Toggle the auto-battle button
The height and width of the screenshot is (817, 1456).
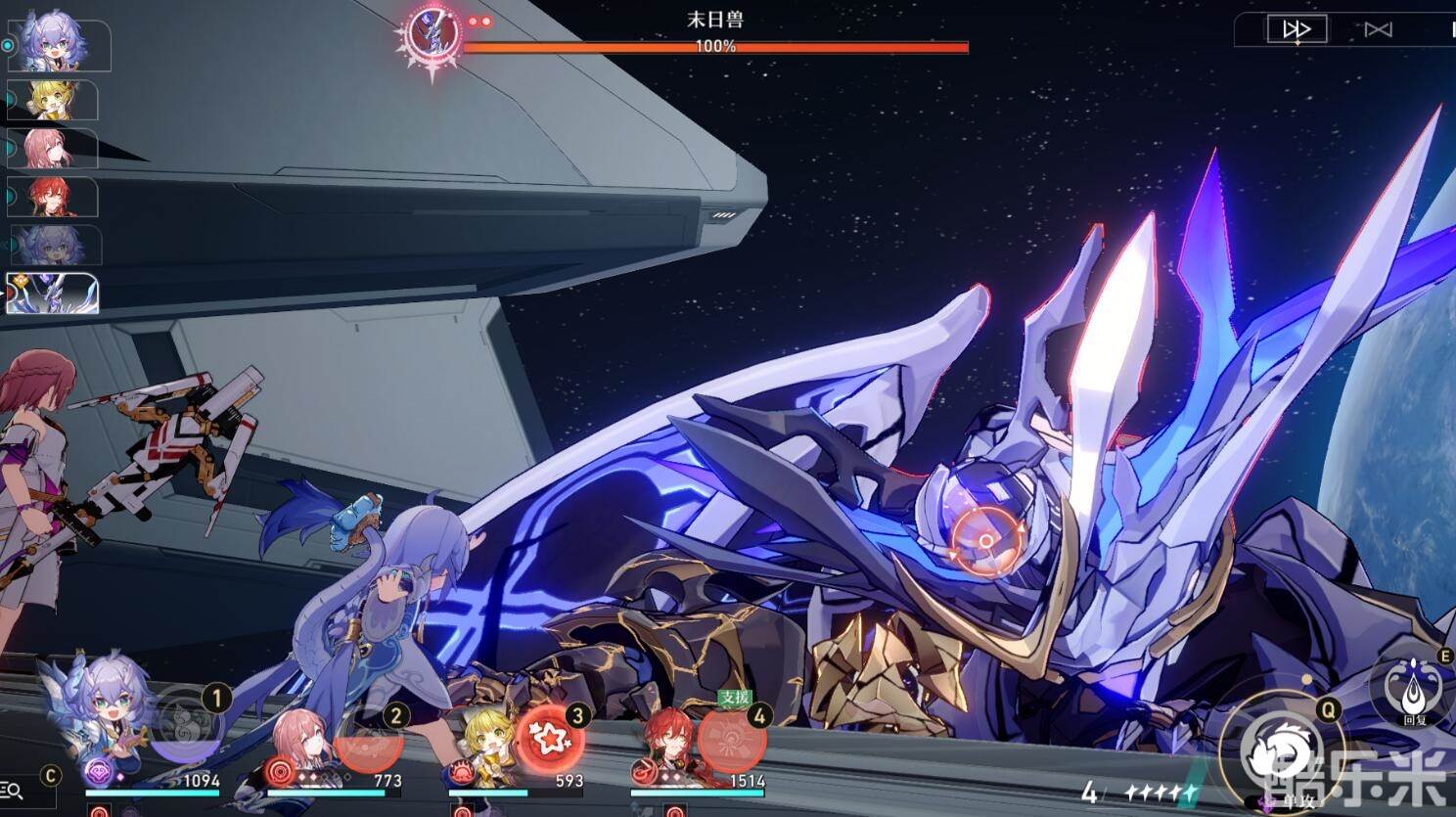[1378, 29]
